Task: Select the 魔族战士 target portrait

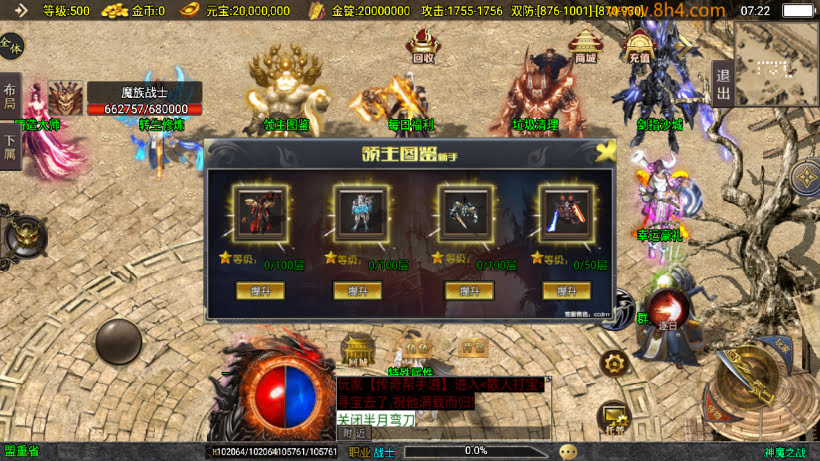Action: point(66,98)
